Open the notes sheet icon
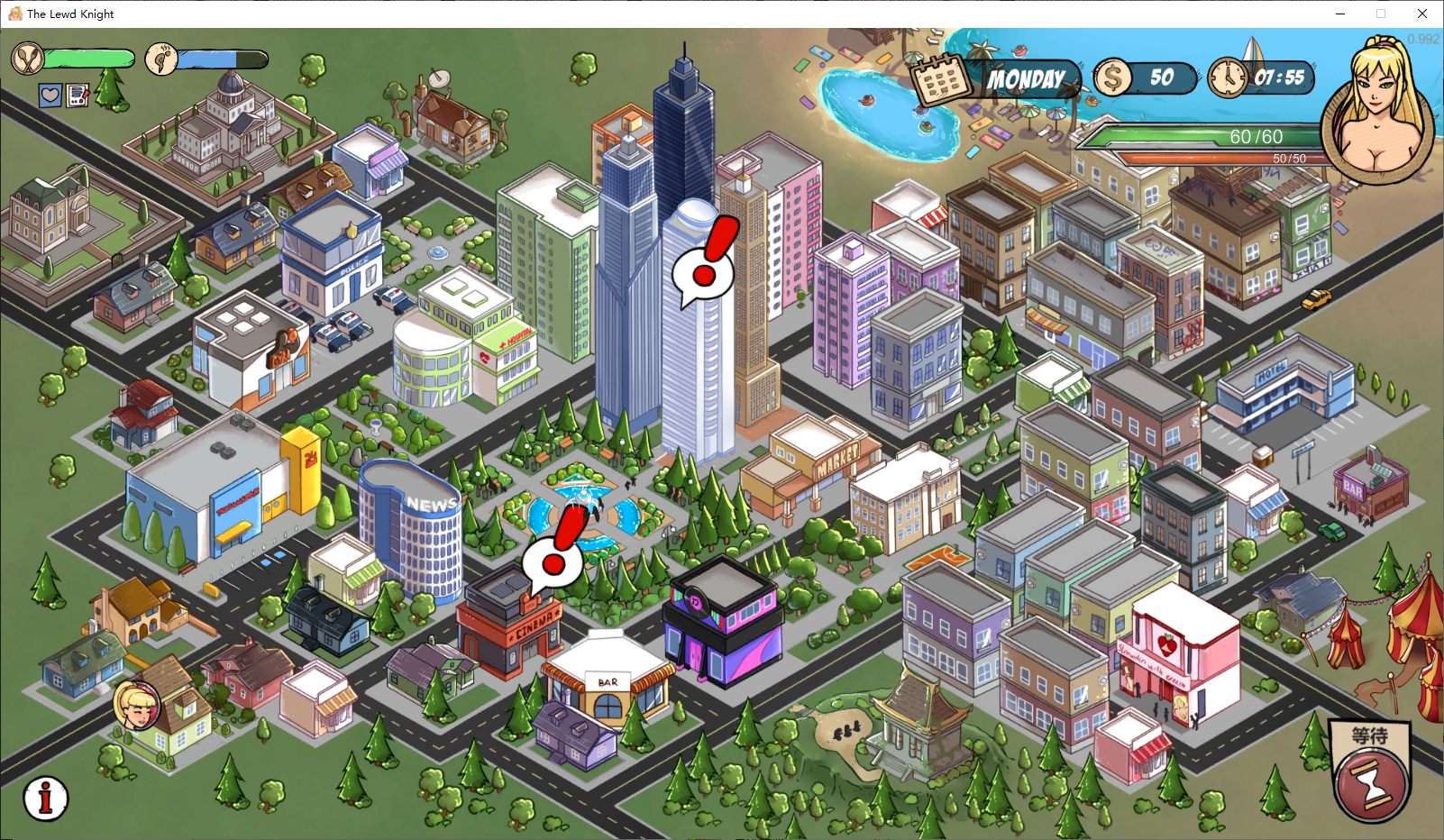The image size is (1444, 840). tap(78, 96)
